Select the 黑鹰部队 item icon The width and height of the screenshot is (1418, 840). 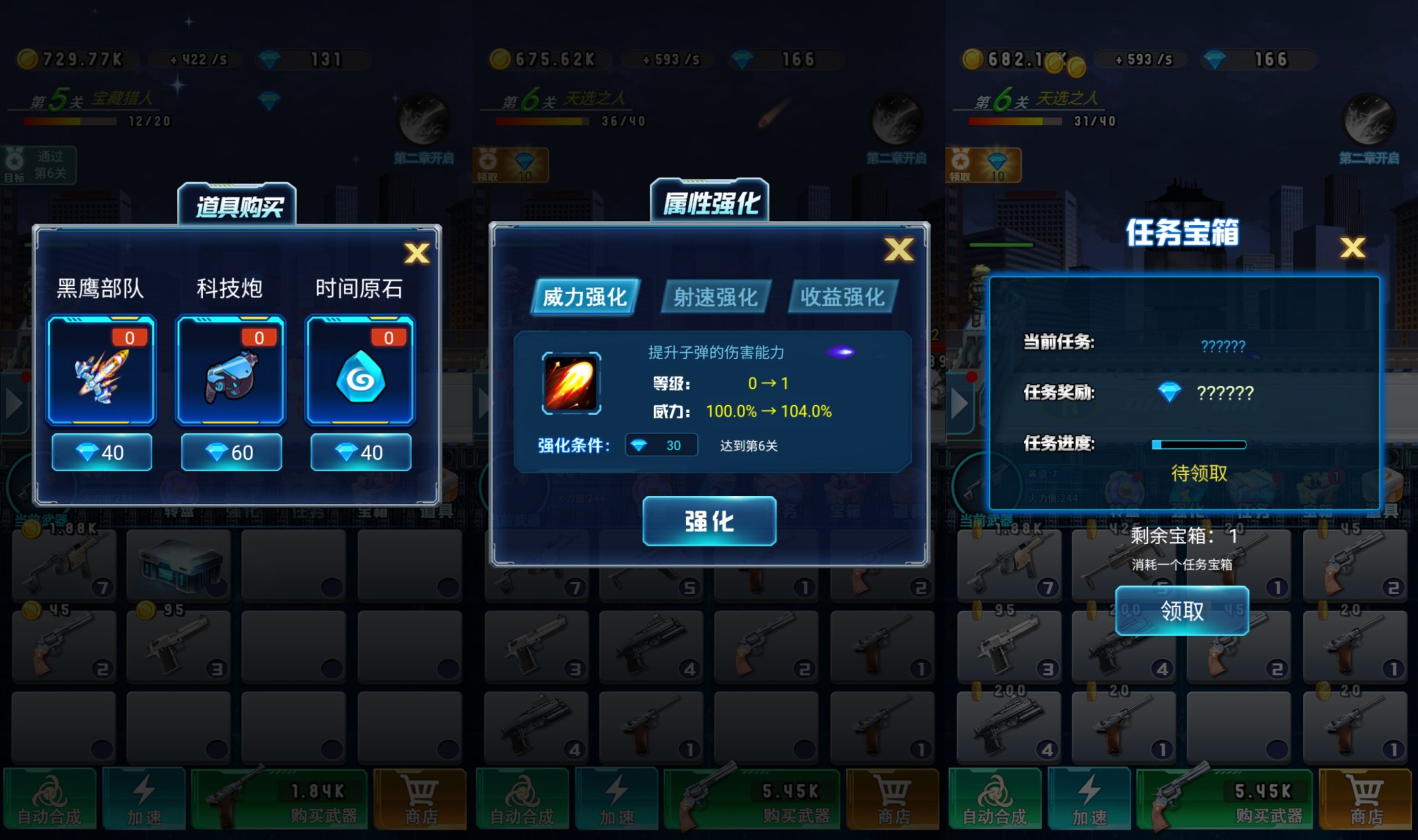(101, 374)
